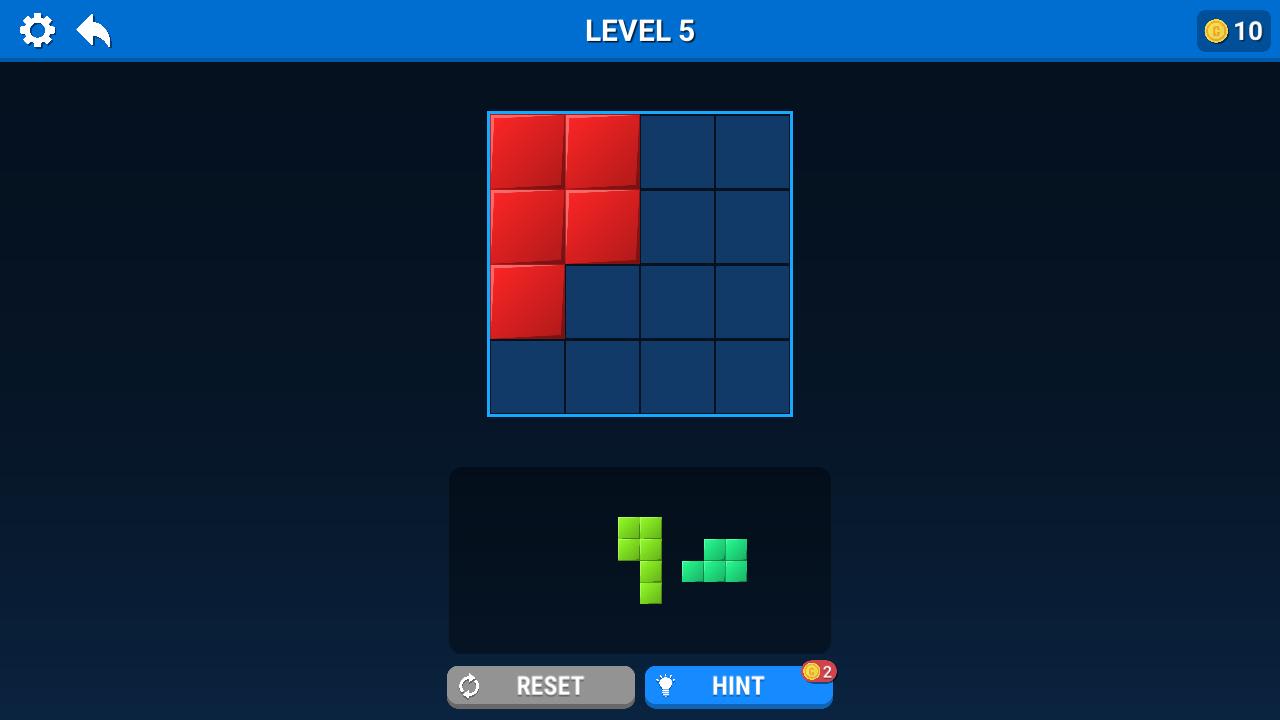The image size is (1280, 720).
Task: Open the settings gear icon
Action: (38, 30)
